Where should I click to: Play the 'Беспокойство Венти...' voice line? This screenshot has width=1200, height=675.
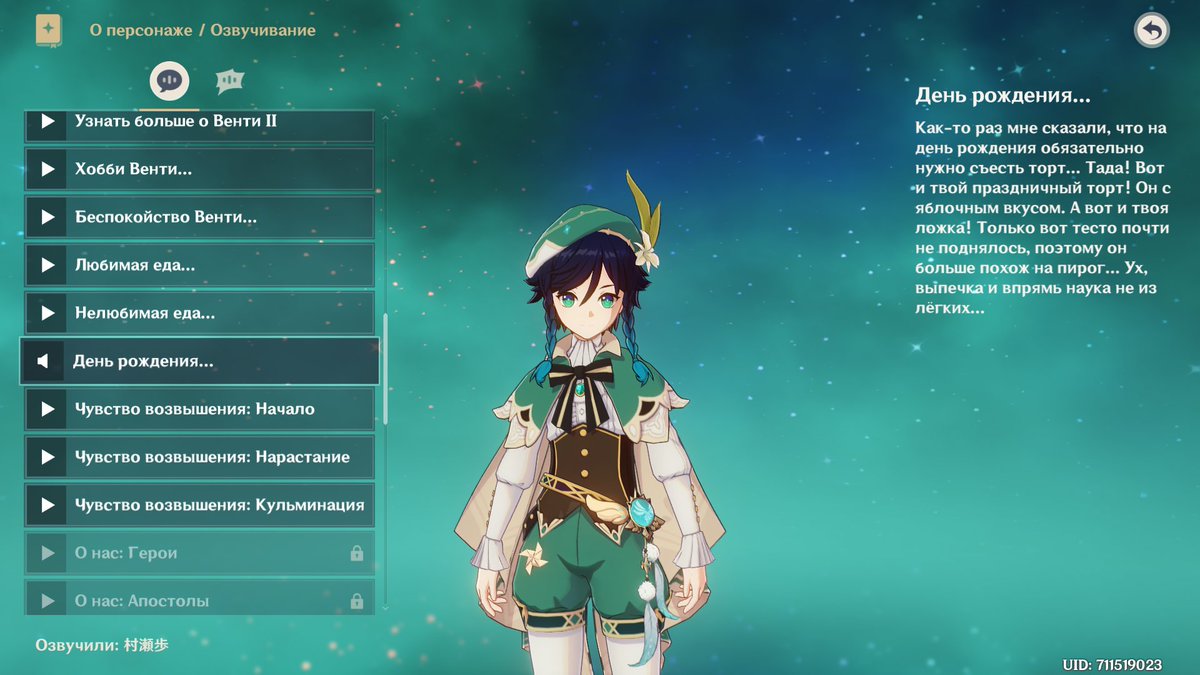pyautogui.click(x=47, y=217)
